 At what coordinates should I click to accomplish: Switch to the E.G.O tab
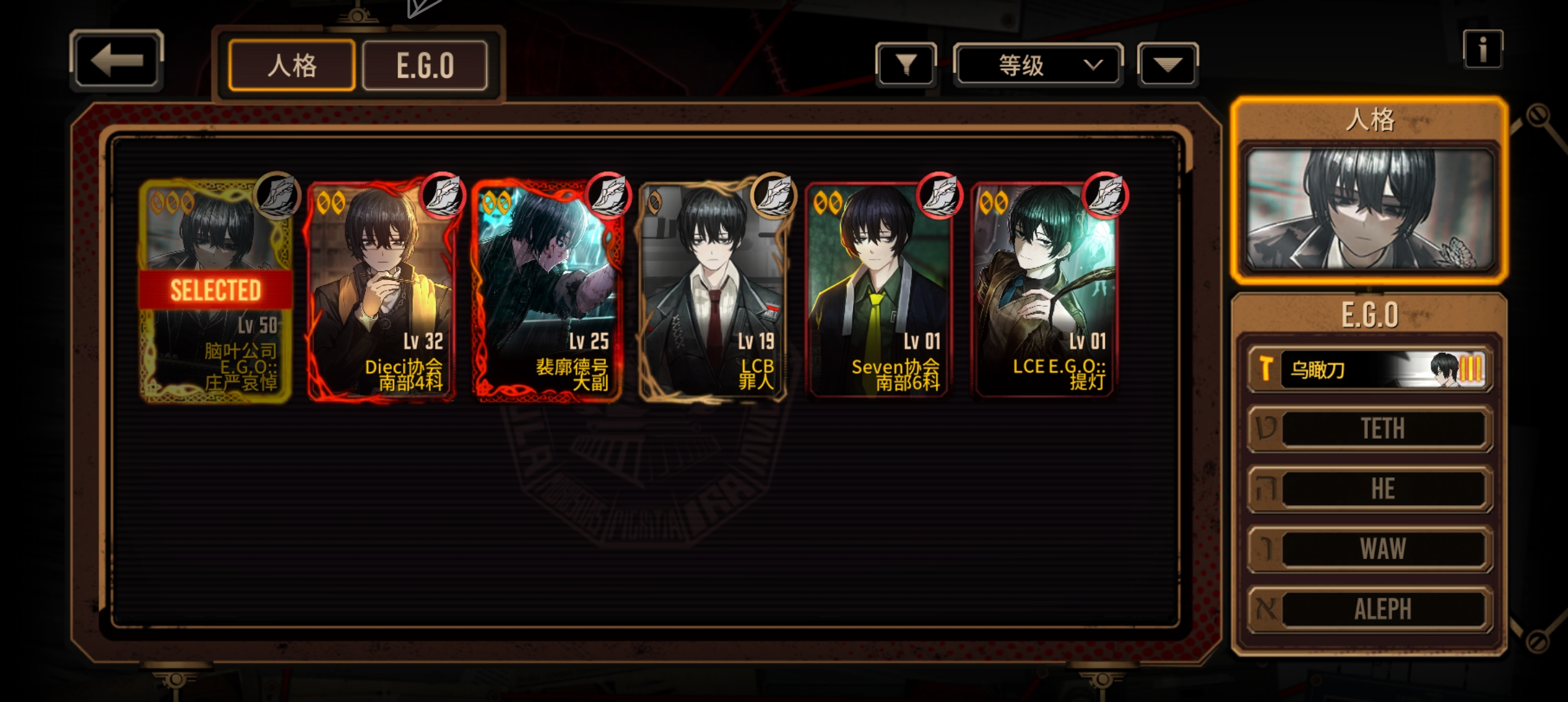pos(425,66)
